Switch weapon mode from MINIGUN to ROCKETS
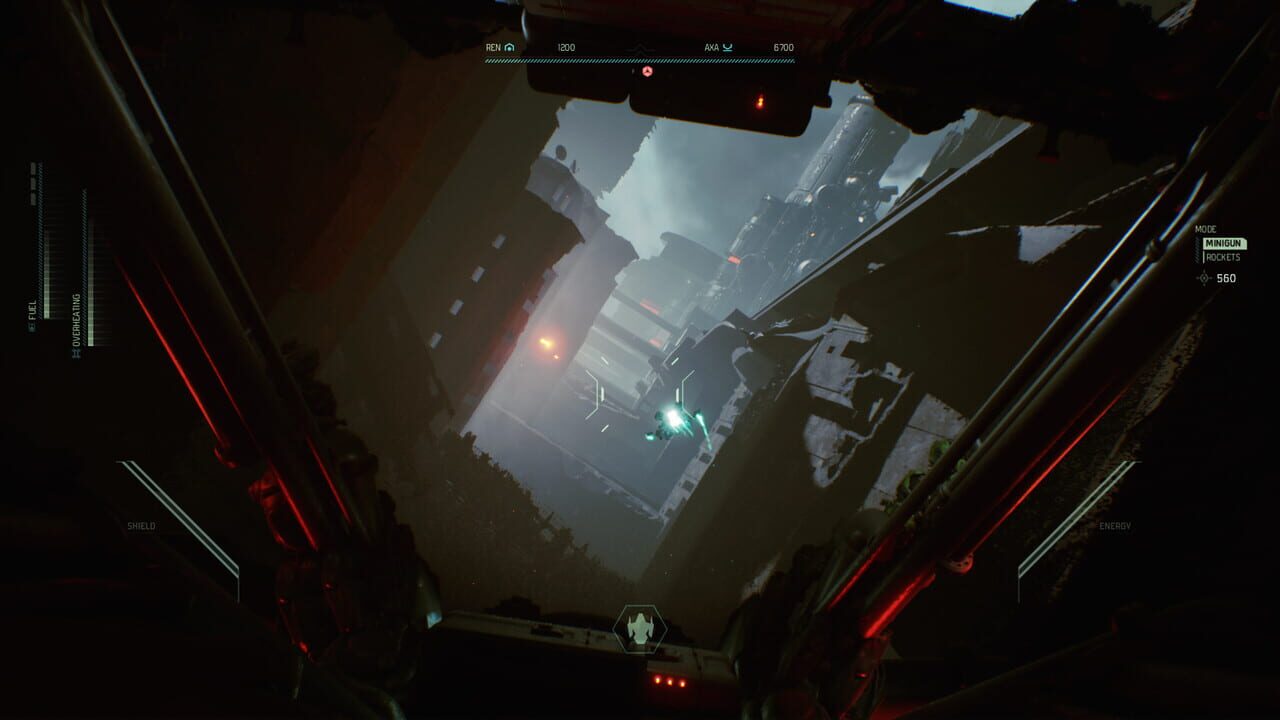The height and width of the screenshot is (720, 1280). (1224, 257)
